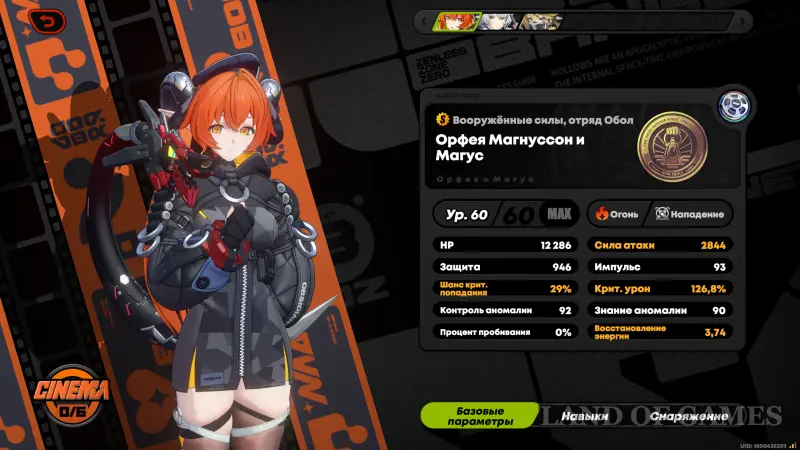Screen dimensions: 800x450
Task: Show previous agents with left arrow
Action: (x=426, y=20)
